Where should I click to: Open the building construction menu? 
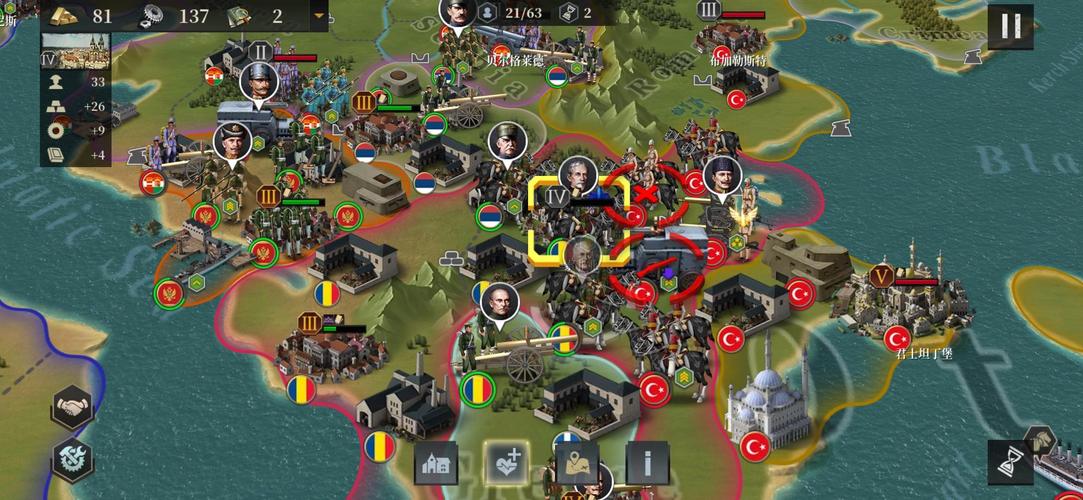436,463
